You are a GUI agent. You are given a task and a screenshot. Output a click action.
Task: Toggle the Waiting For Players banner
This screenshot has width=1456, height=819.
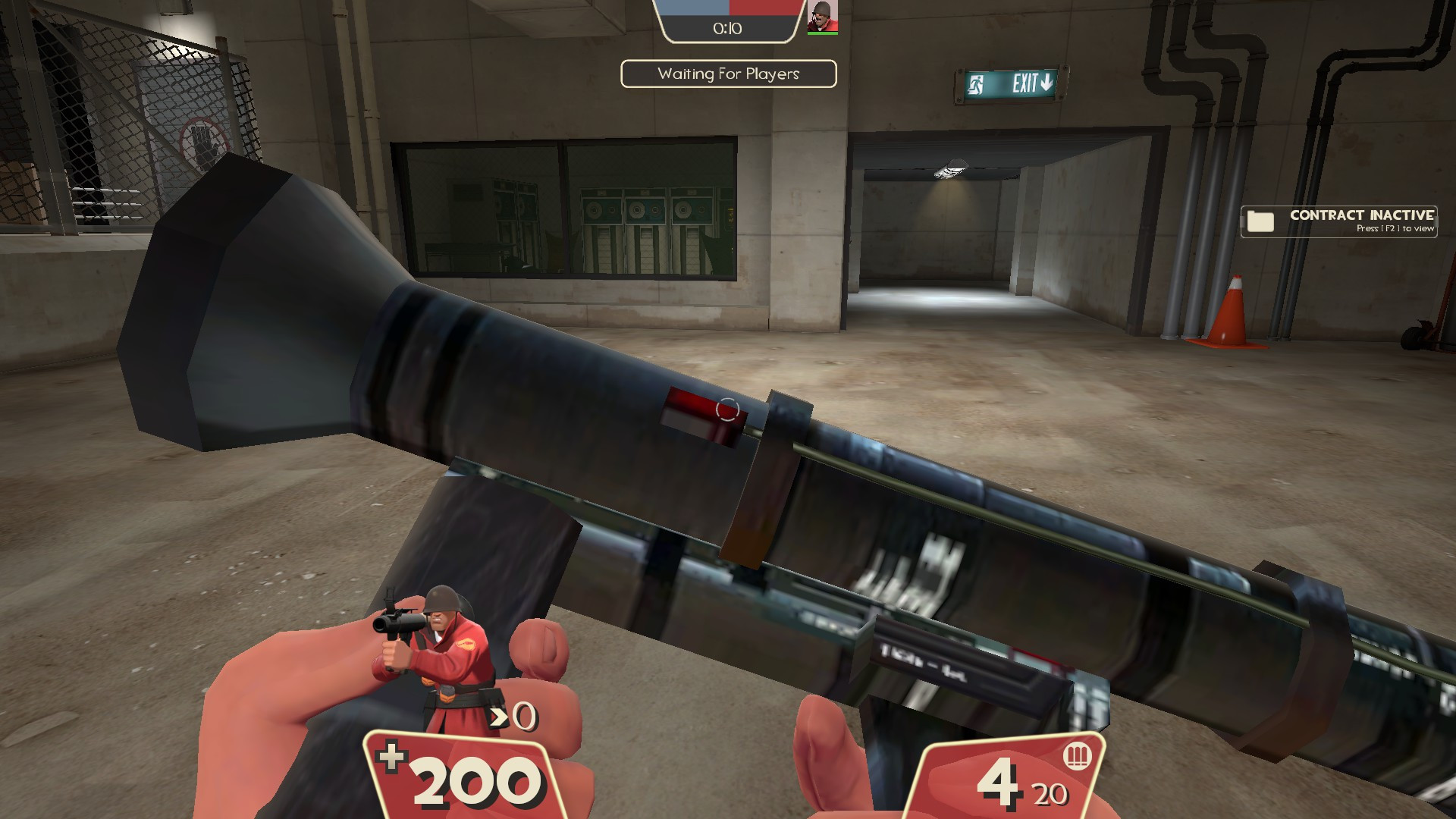point(727,74)
